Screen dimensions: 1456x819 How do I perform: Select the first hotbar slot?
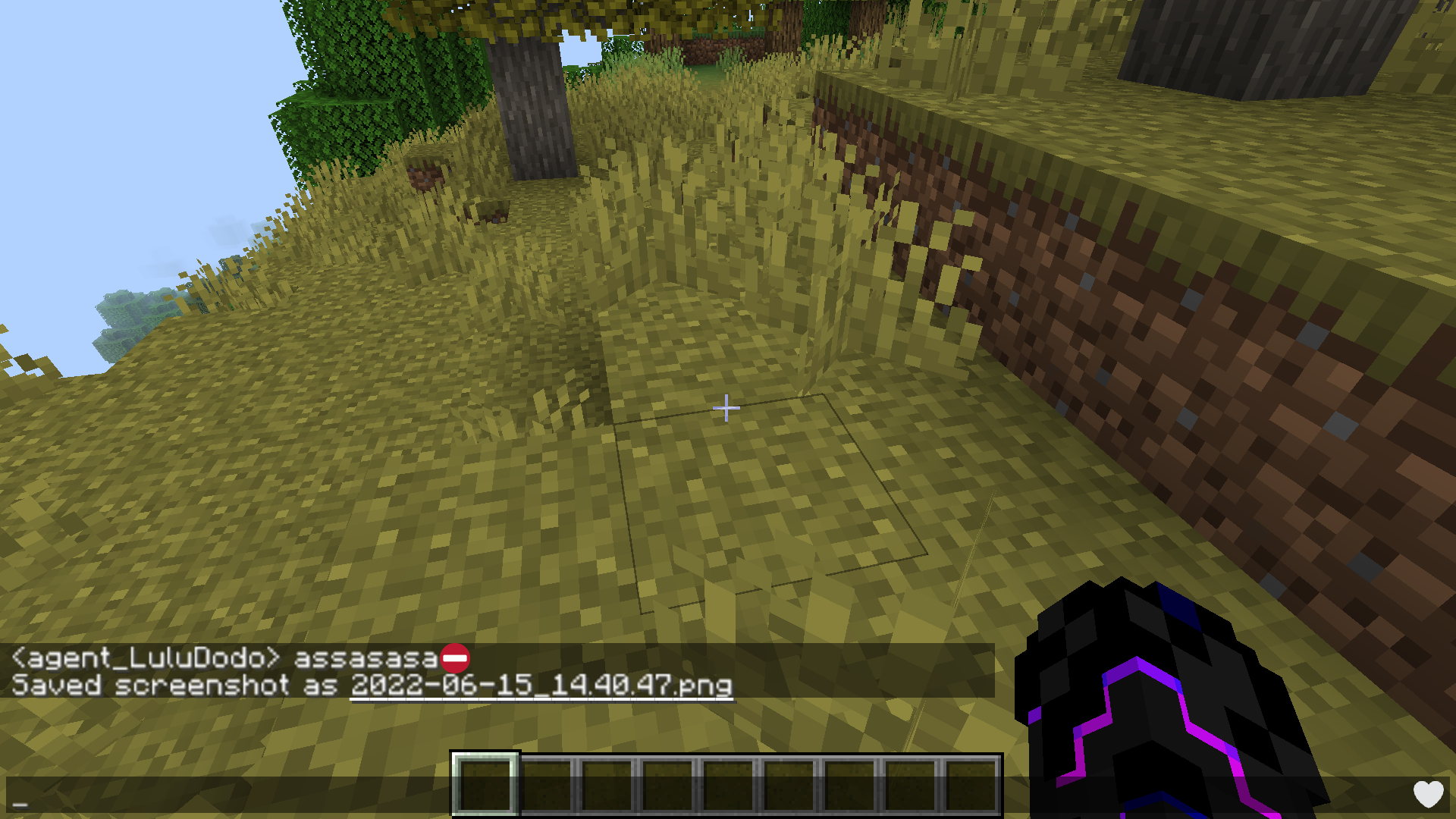(485, 785)
